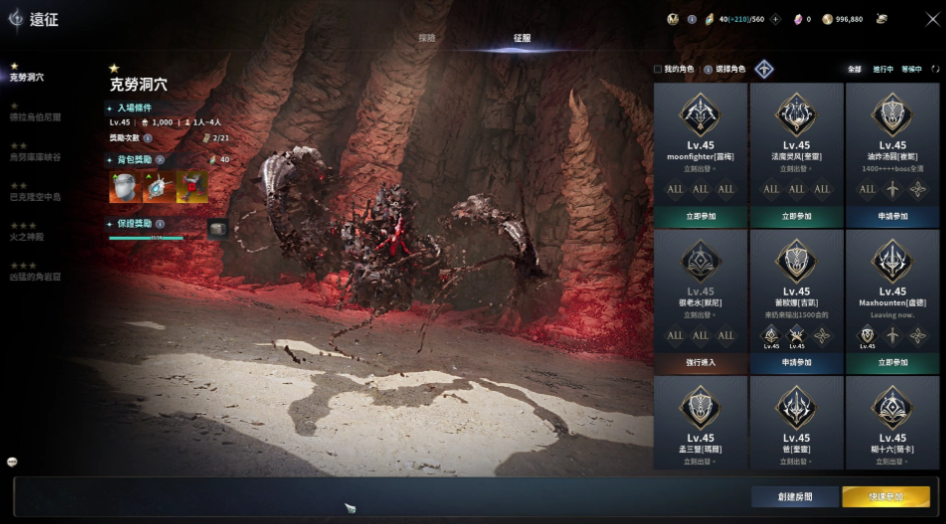Switch to the 探險 tab
This screenshot has height=524, width=946.
(427, 38)
